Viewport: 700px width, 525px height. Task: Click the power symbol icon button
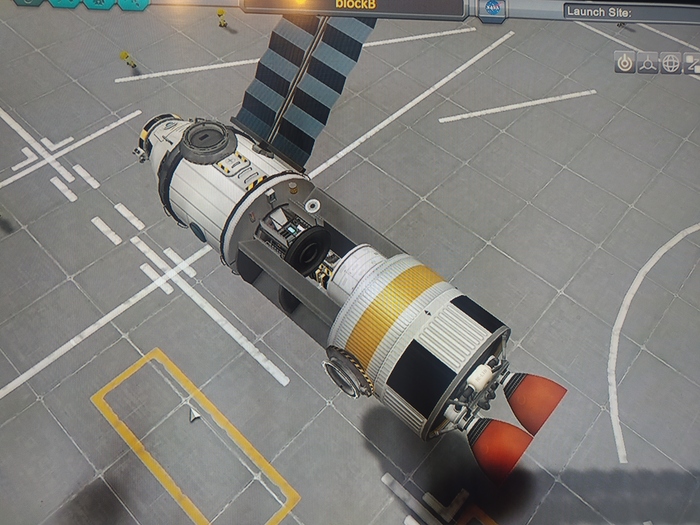point(624,62)
